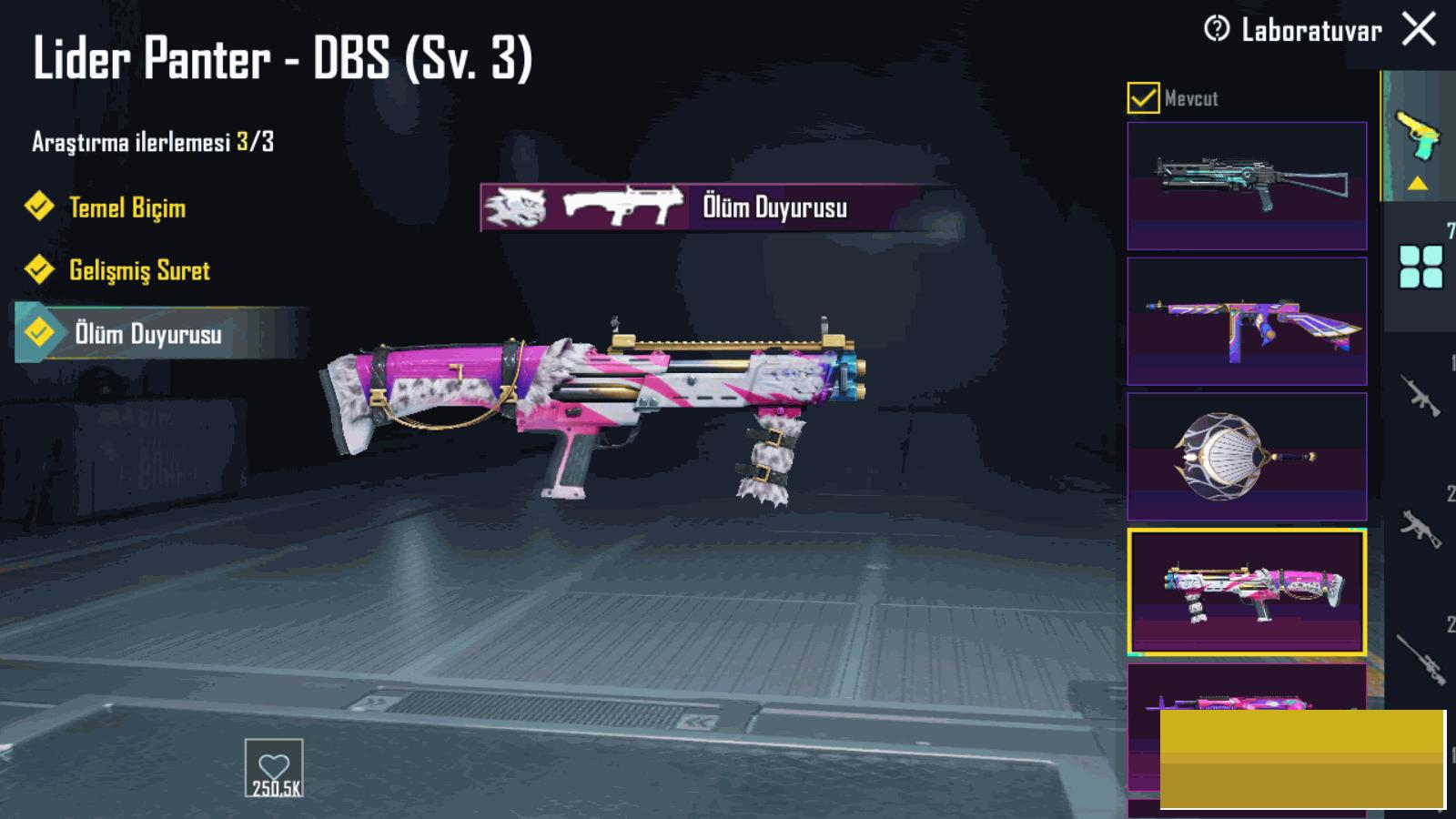Viewport: 1456px width, 819px height.
Task: Select the black and teal submachine gun thumbnail
Action: 1247,186
